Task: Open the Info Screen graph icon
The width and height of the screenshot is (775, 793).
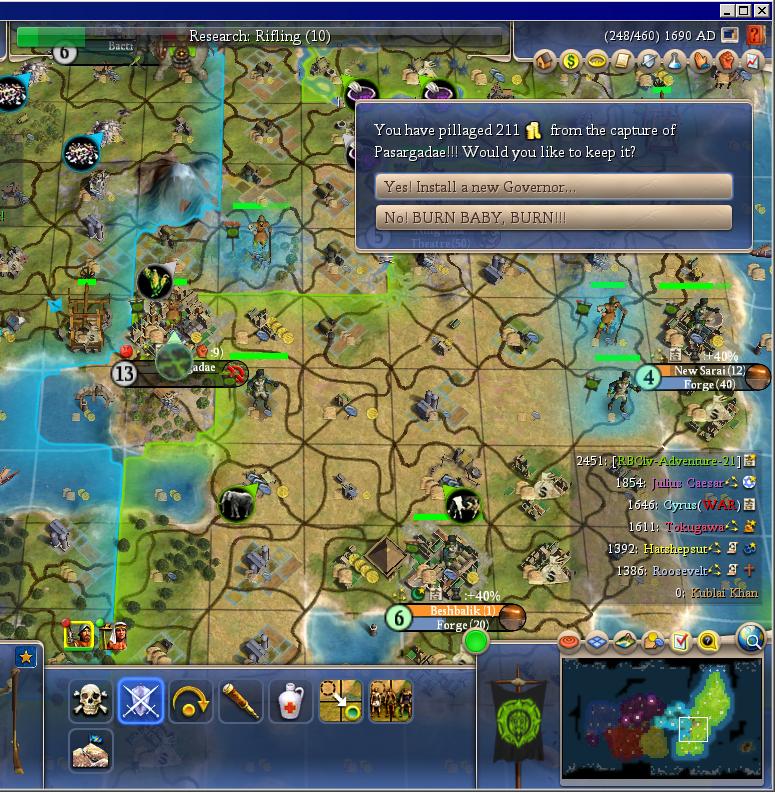Action: point(752,62)
